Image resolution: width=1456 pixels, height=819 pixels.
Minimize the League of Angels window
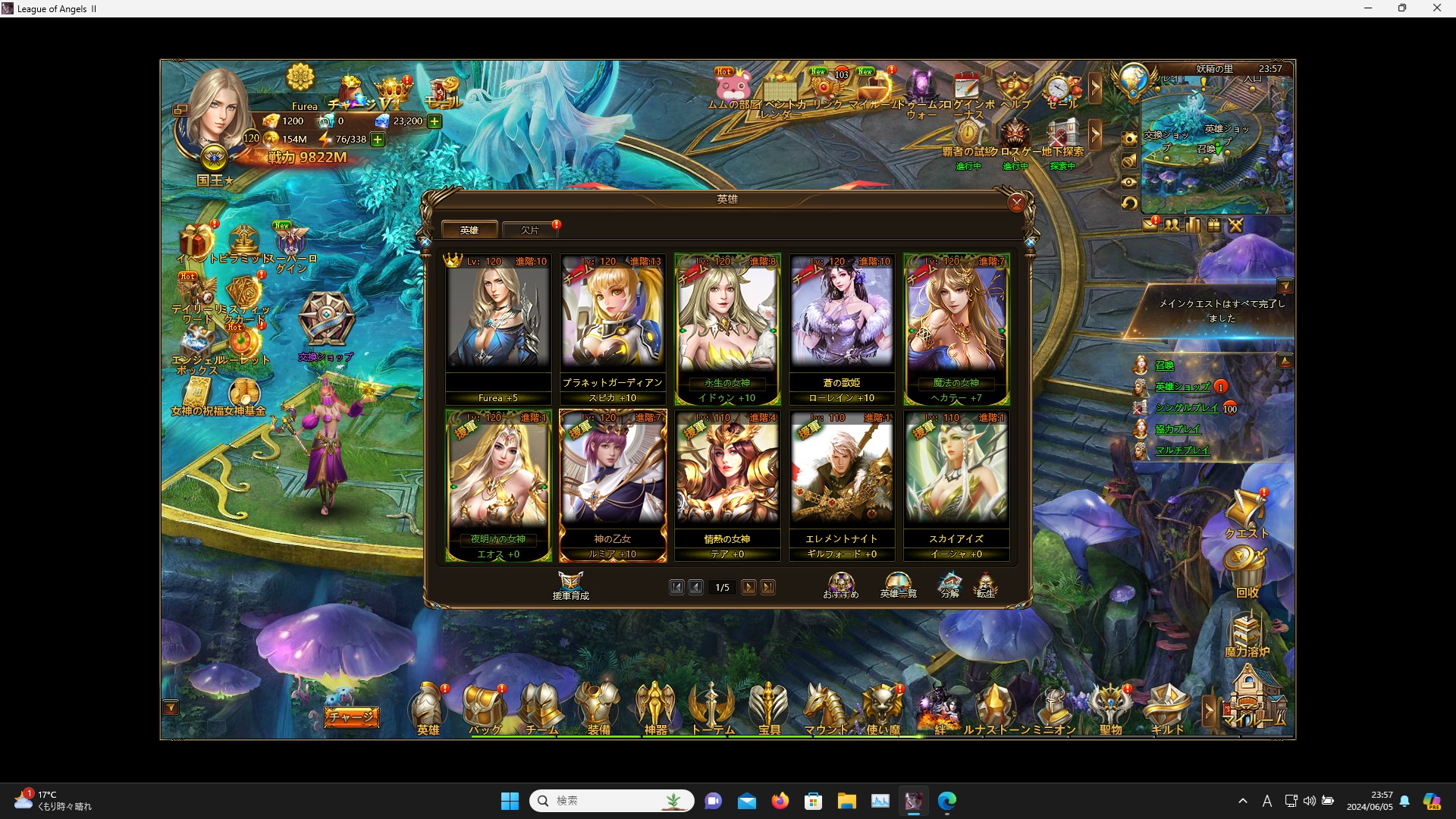point(1368,8)
